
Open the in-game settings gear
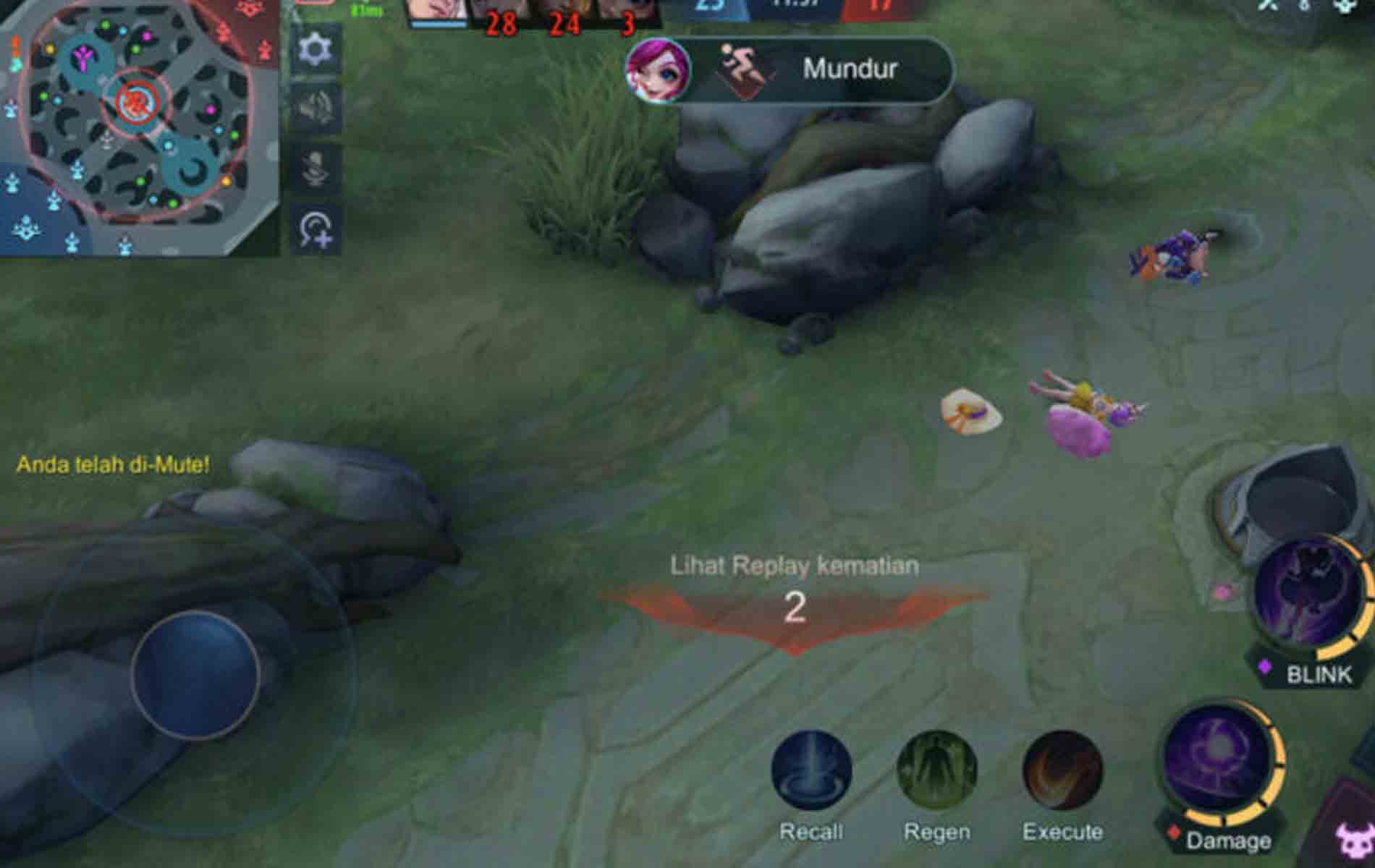[x=314, y=49]
